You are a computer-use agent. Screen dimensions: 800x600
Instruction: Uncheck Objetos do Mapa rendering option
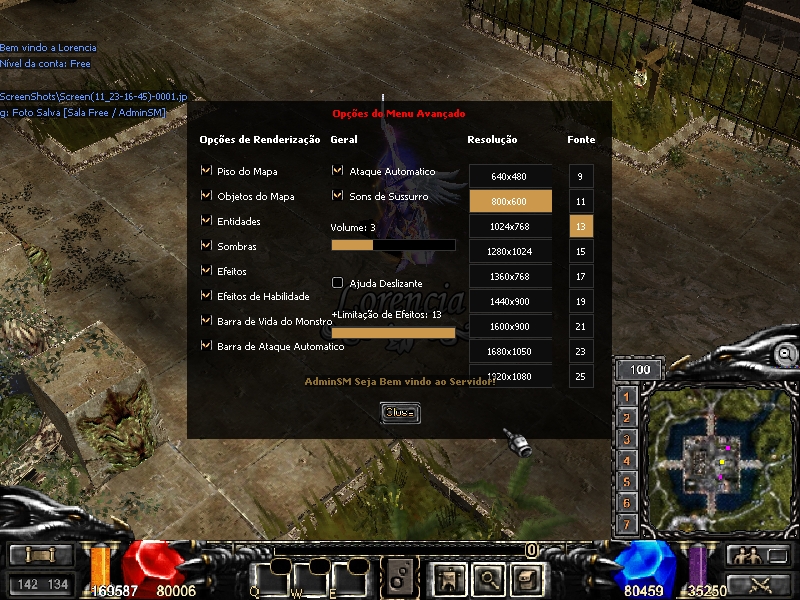pos(206,196)
